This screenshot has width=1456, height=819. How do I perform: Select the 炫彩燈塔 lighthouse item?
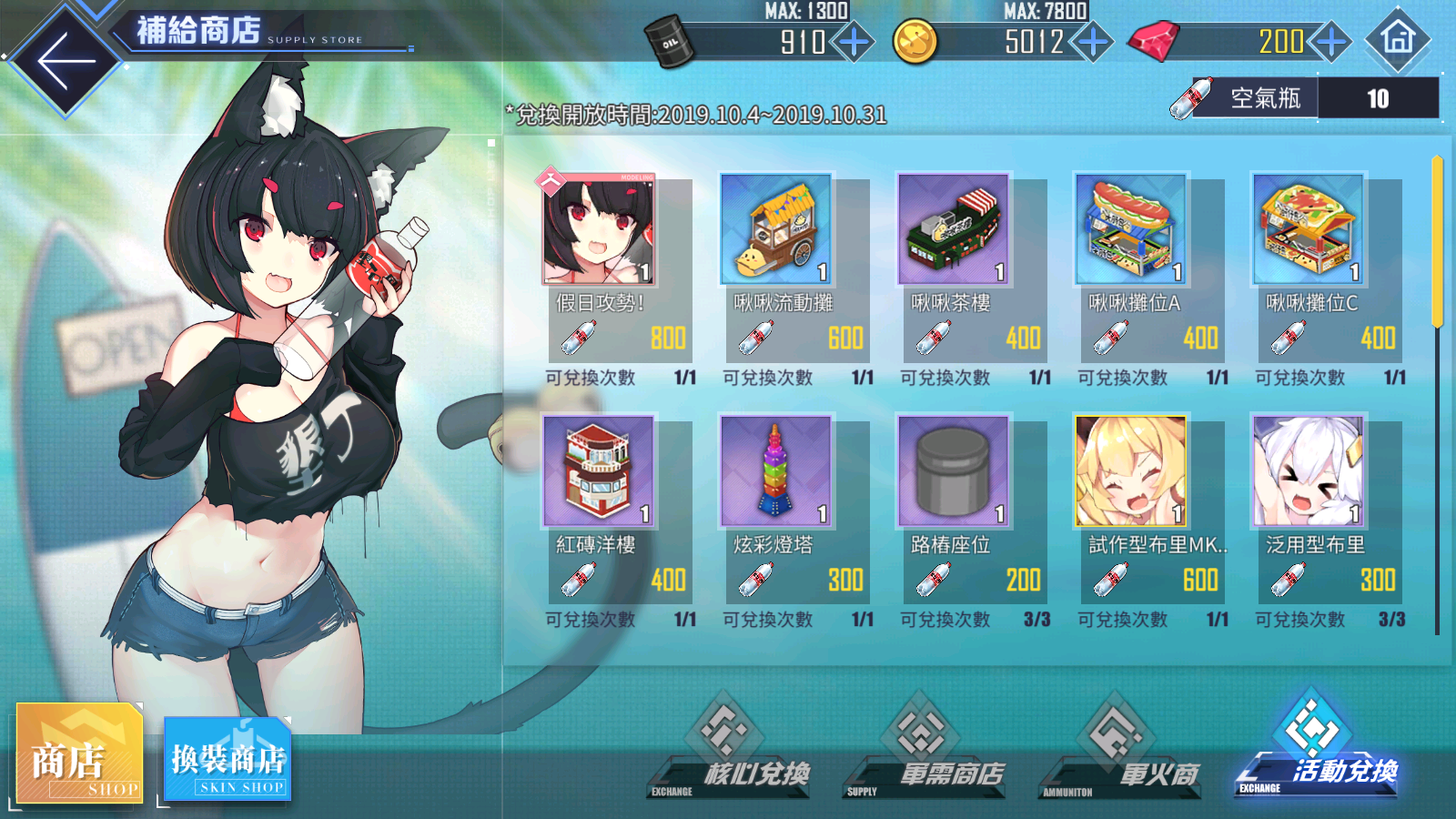pos(775,470)
